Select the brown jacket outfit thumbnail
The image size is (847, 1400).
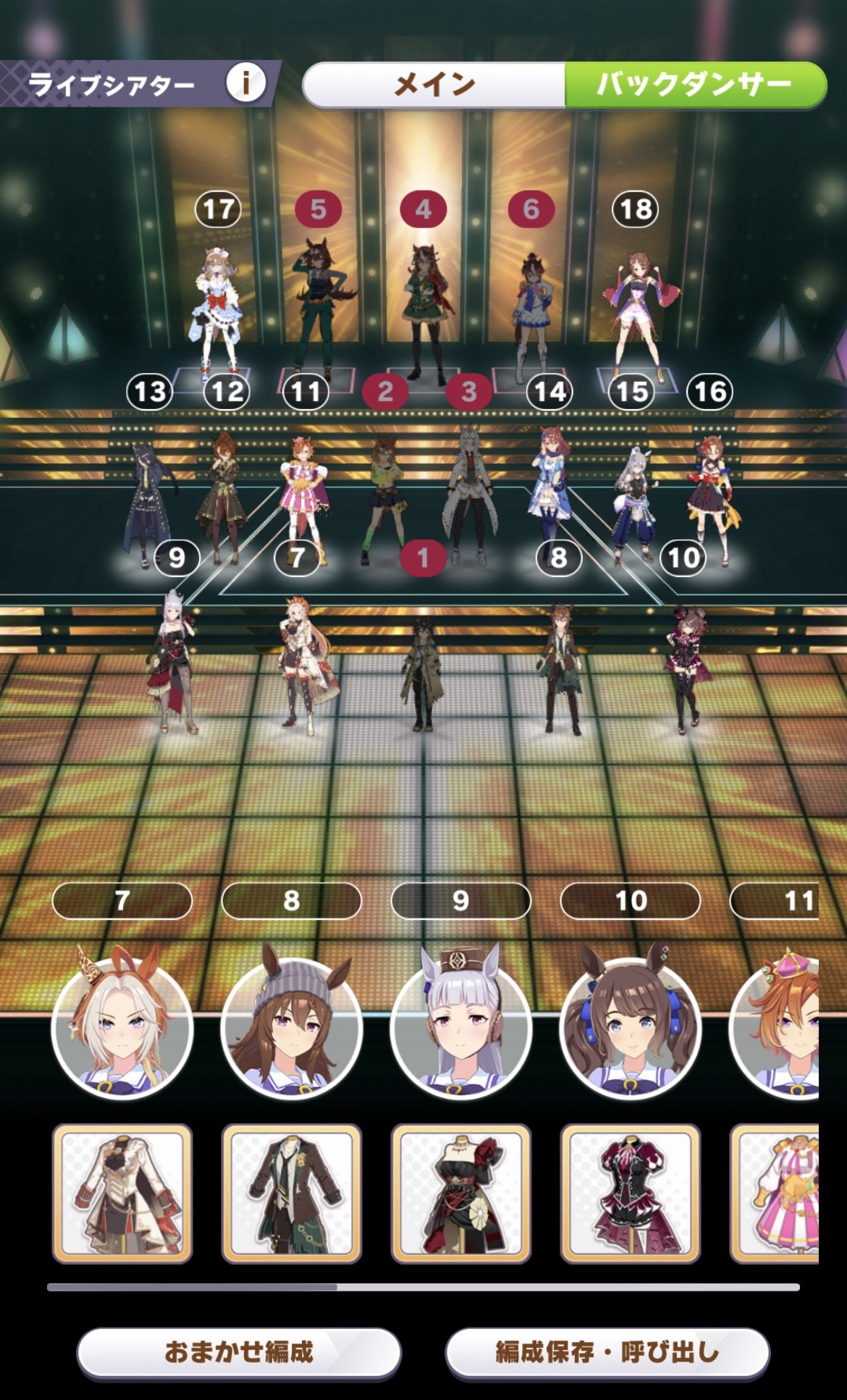pyautogui.click(x=292, y=1194)
